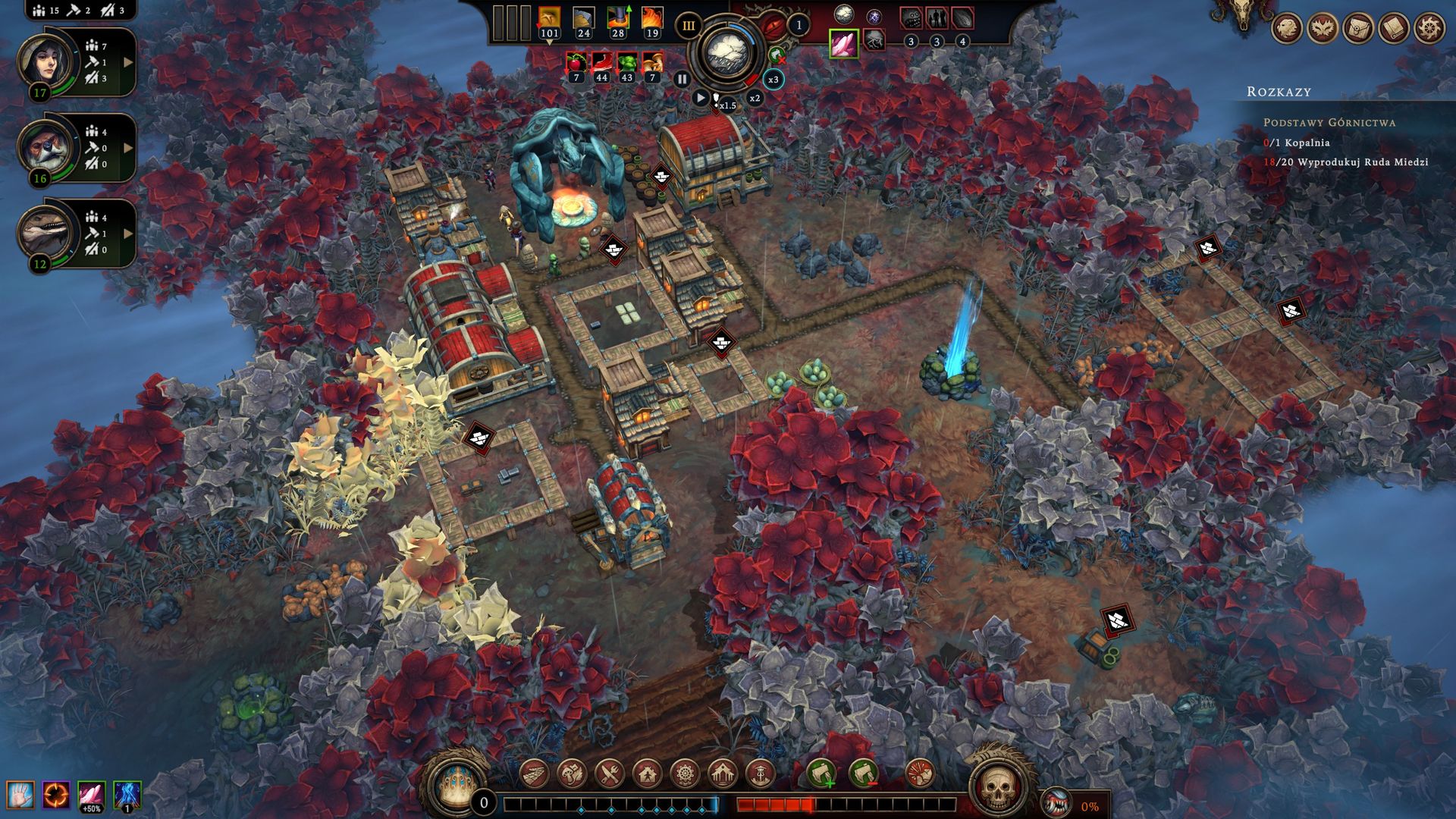
Task: Open the envelope icon in the top-right menu
Action: click(1357, 28)
